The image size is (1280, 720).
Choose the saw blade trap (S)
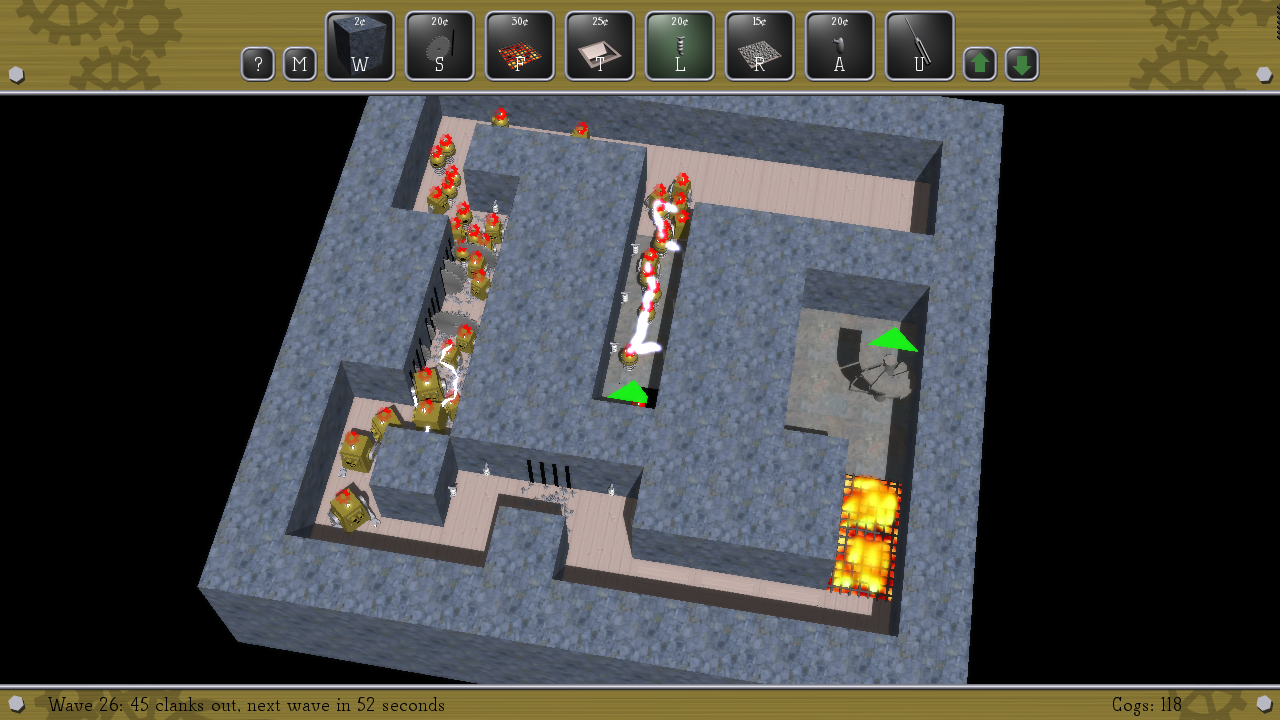(x=440, y=46)
